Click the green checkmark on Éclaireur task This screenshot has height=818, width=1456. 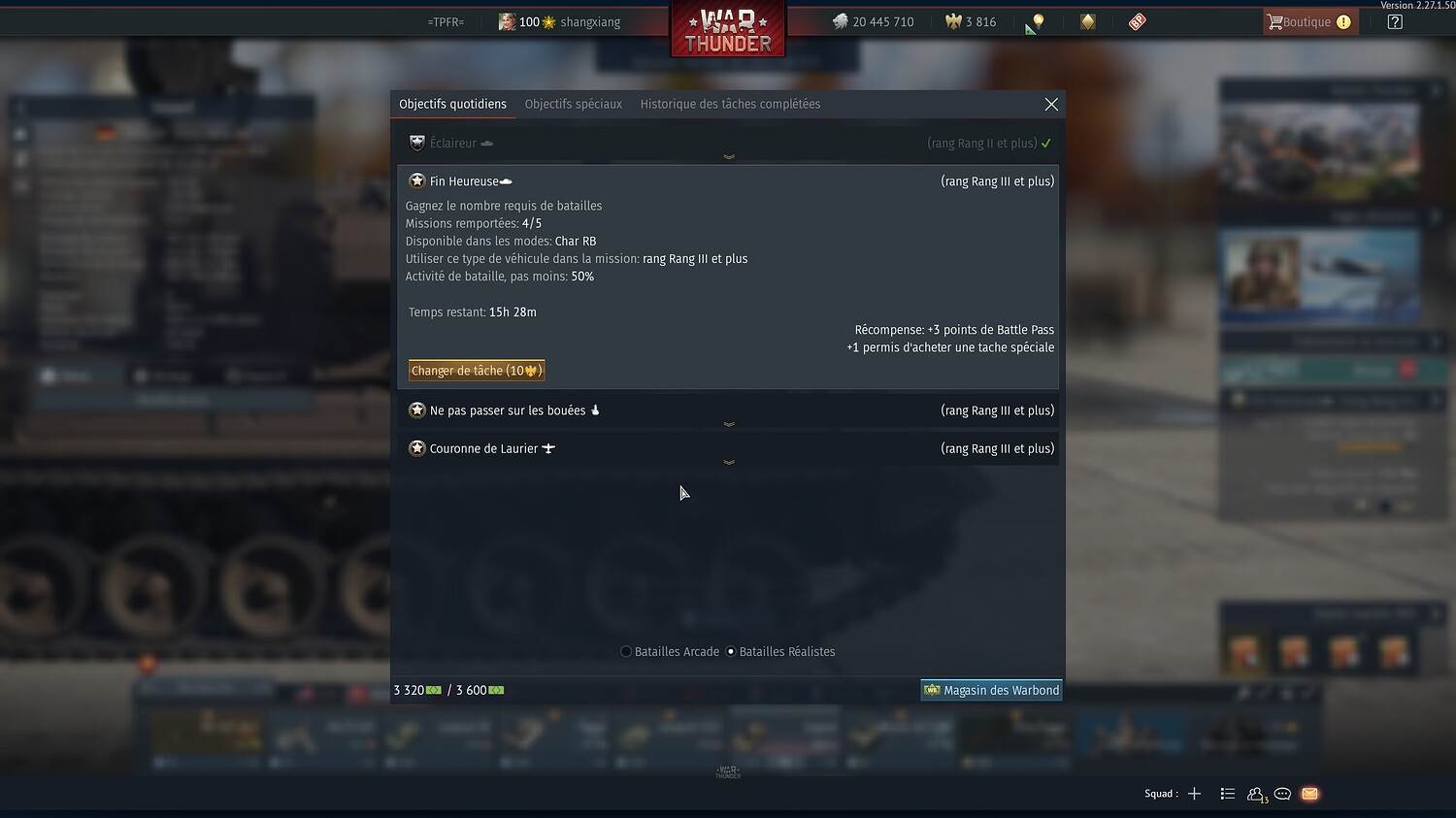point(1046,143)
